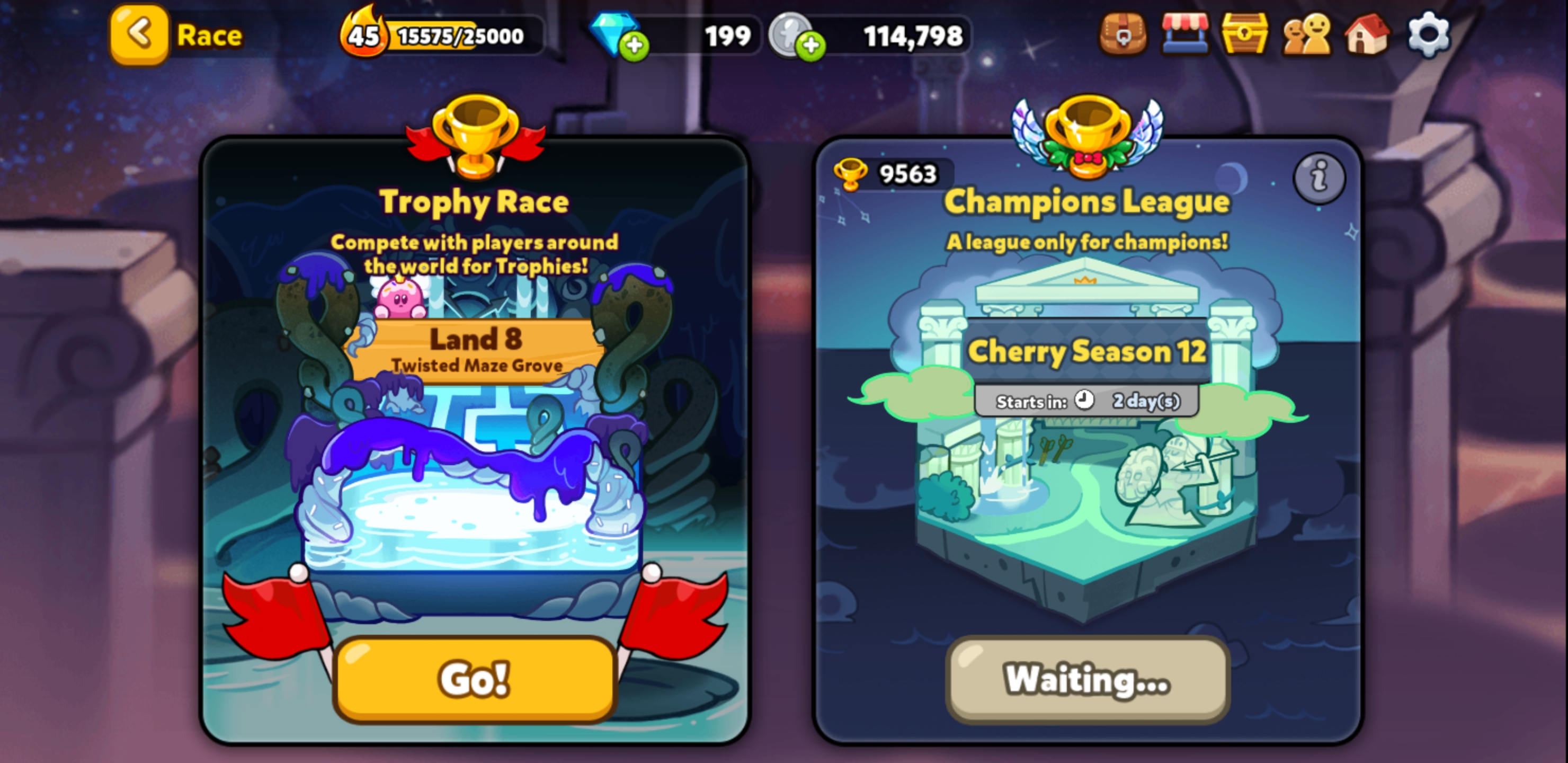Tap the Cherry Season 12 banner
This screenshot has height=763, width=1568.
tap(1089, 352)
